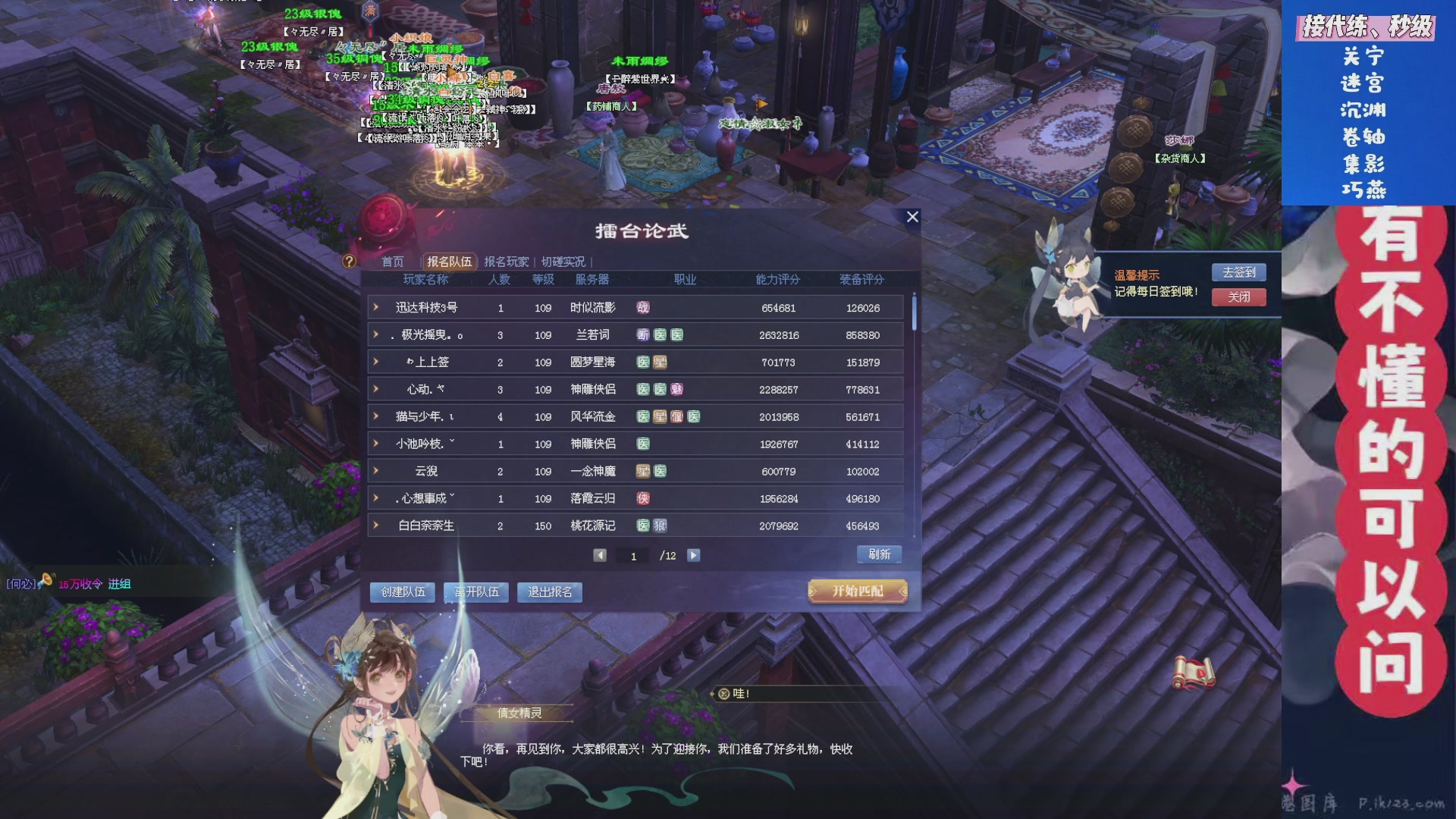Click the 断 job icon beside 极光摇曳 team
Image resolution: width=1456 pixels, height=819 pixels.
tap(641, 334)
